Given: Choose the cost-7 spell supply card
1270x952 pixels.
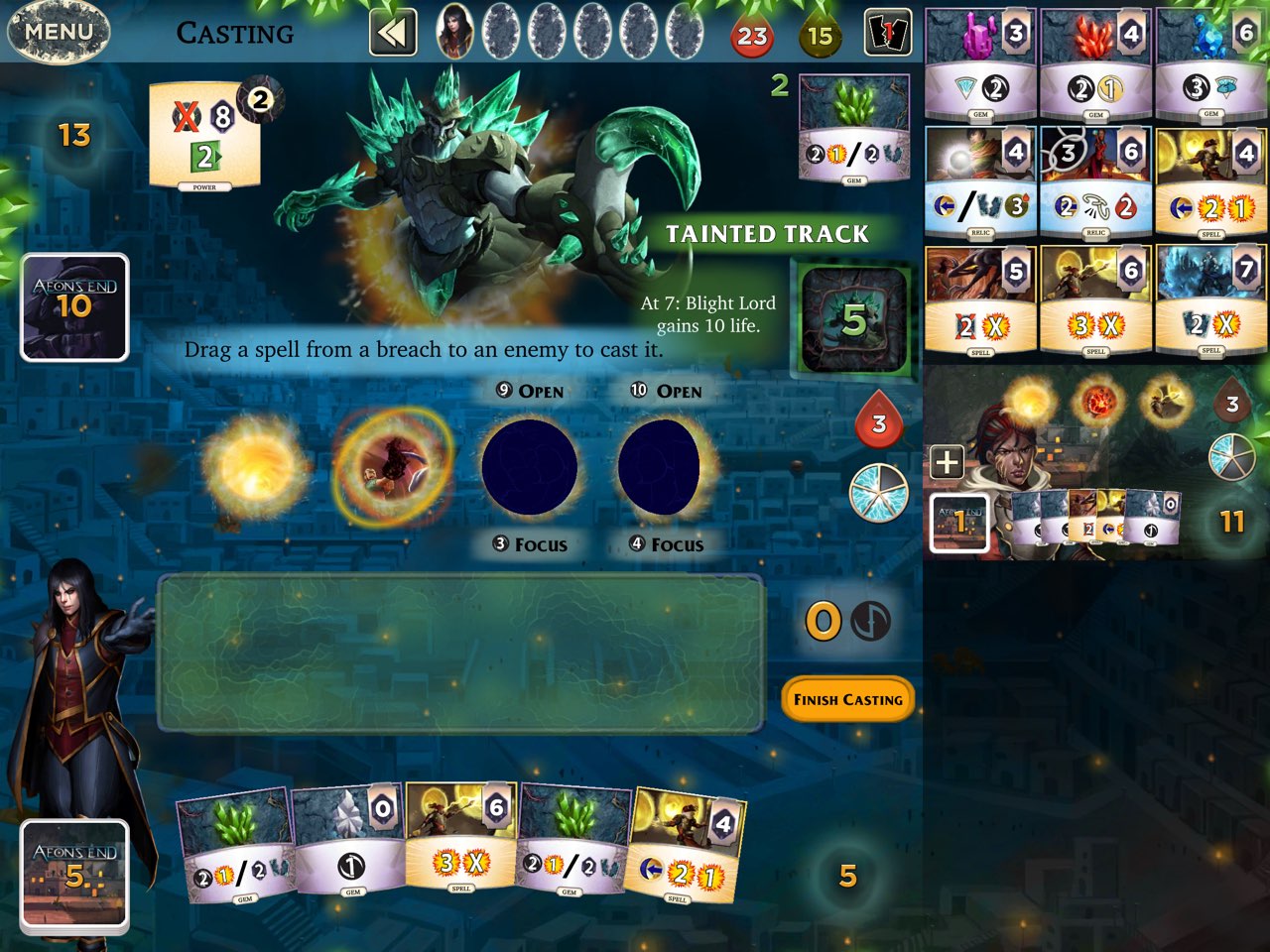Looking at the screenshot, I should 1211,300.
